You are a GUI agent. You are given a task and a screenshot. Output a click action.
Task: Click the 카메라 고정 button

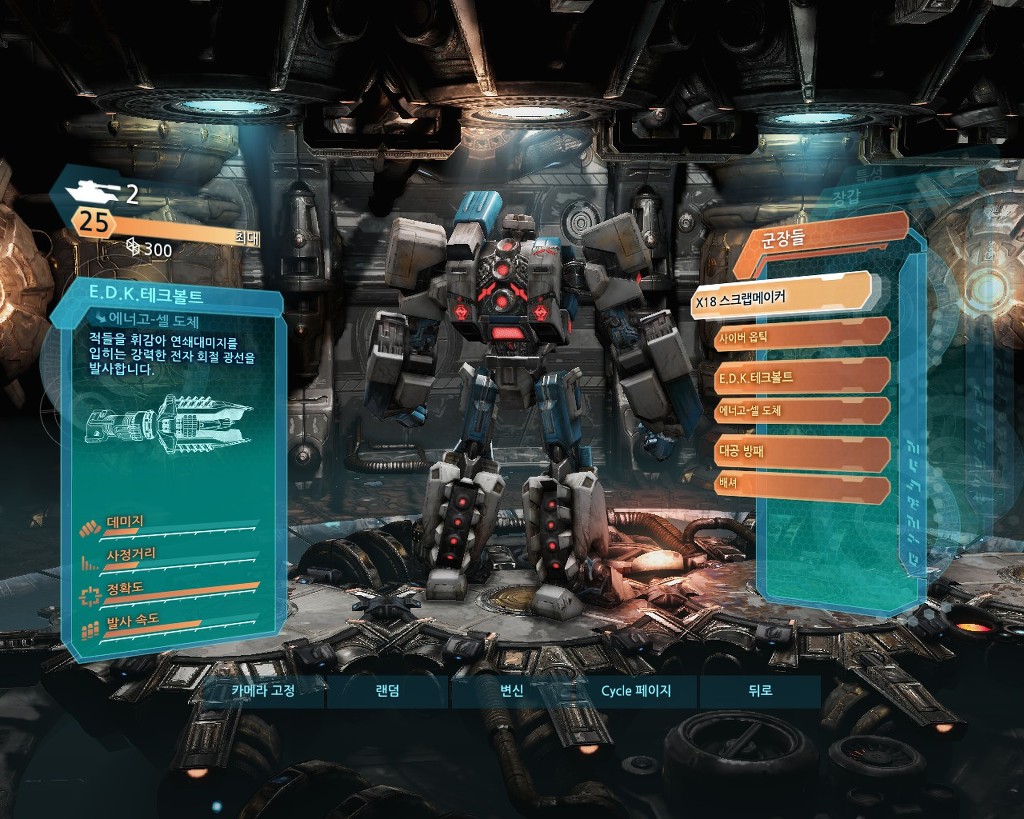pos(262,691)
